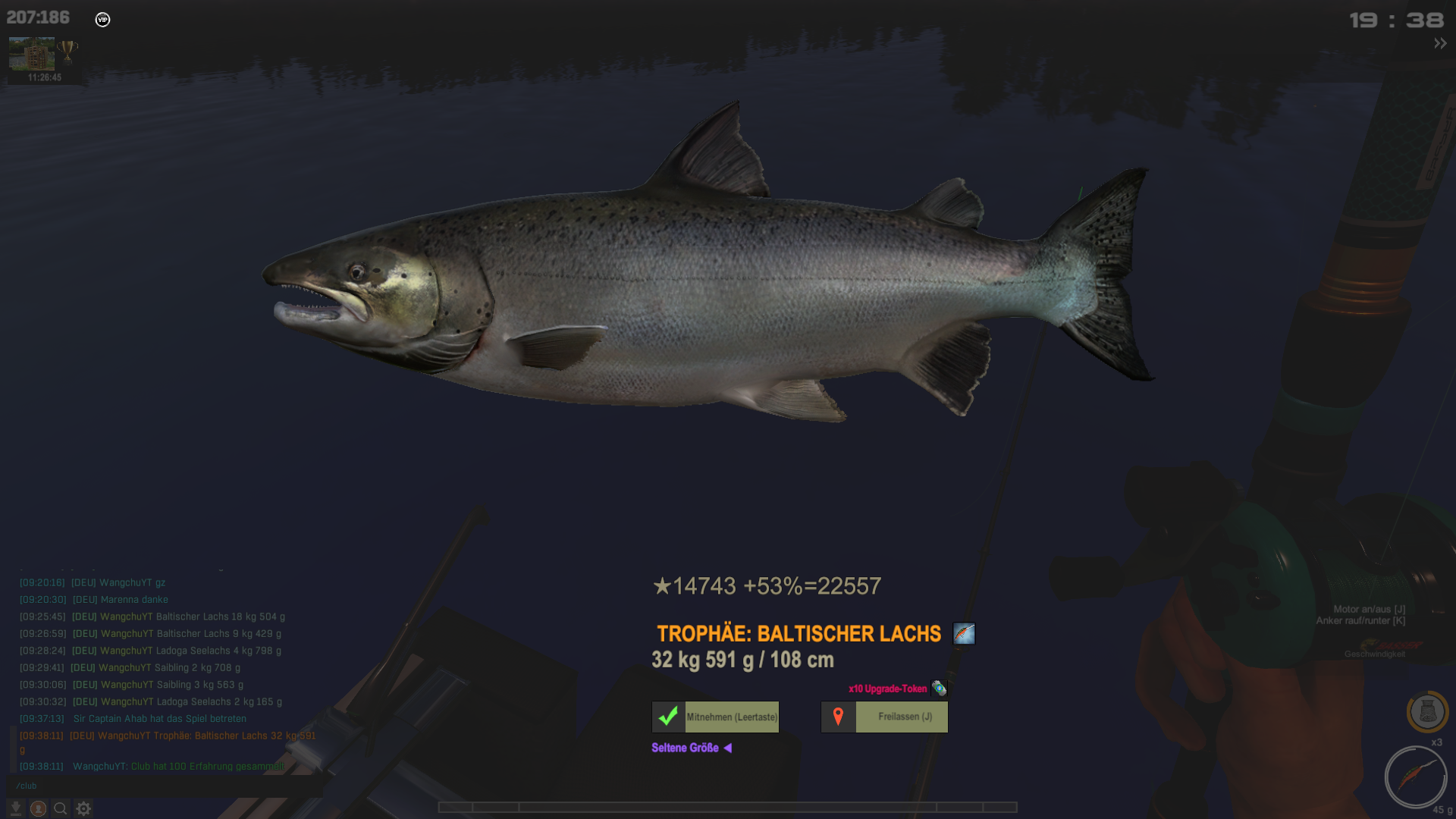Image resolution: width=1456 pixels, height=819 pixels.
Task: Open the keepnet fish basket icon
Action: click(1427, 711)
